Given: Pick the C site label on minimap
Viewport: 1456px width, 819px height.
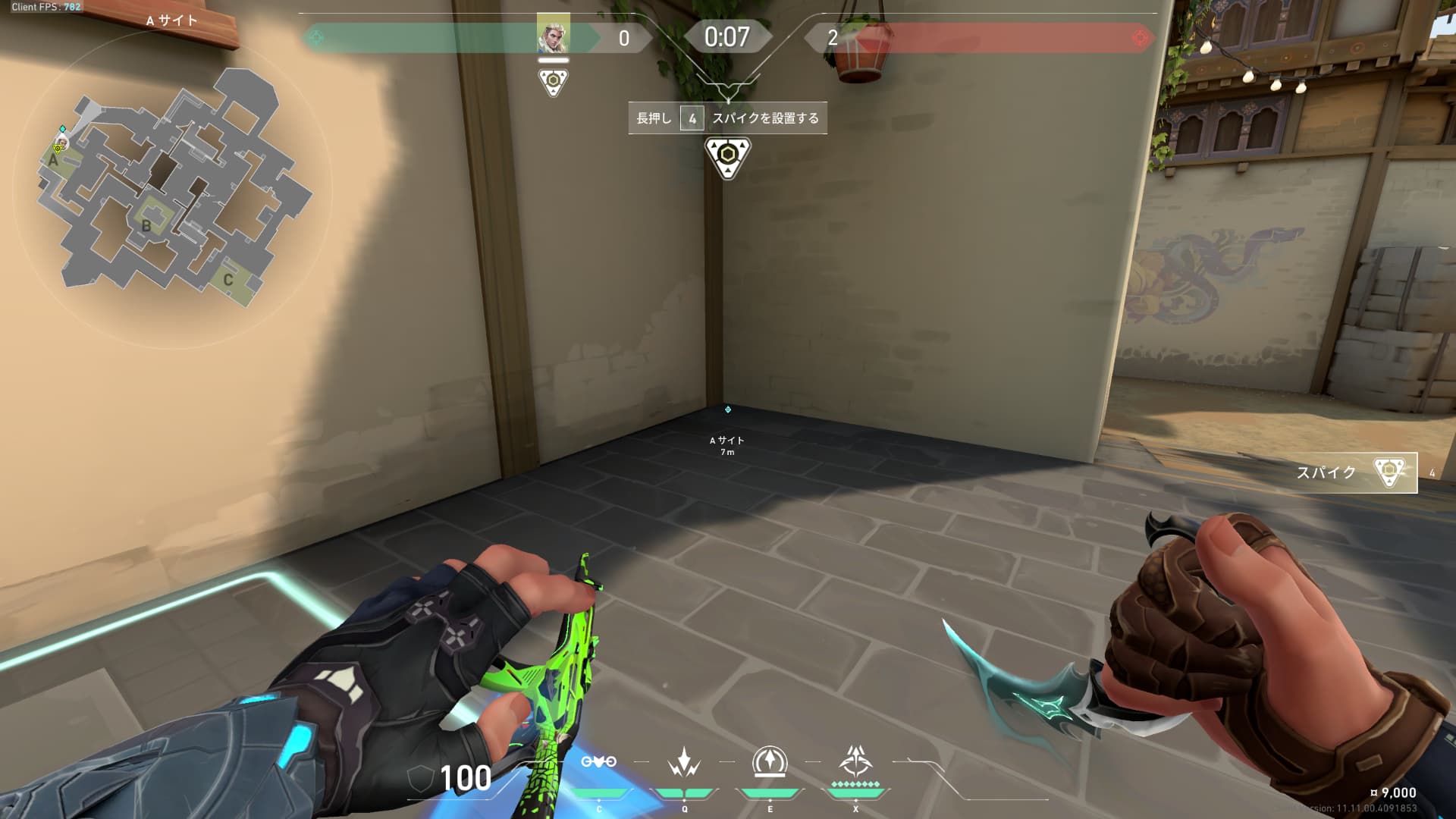Looking at the screenshot, I should 227,280.
